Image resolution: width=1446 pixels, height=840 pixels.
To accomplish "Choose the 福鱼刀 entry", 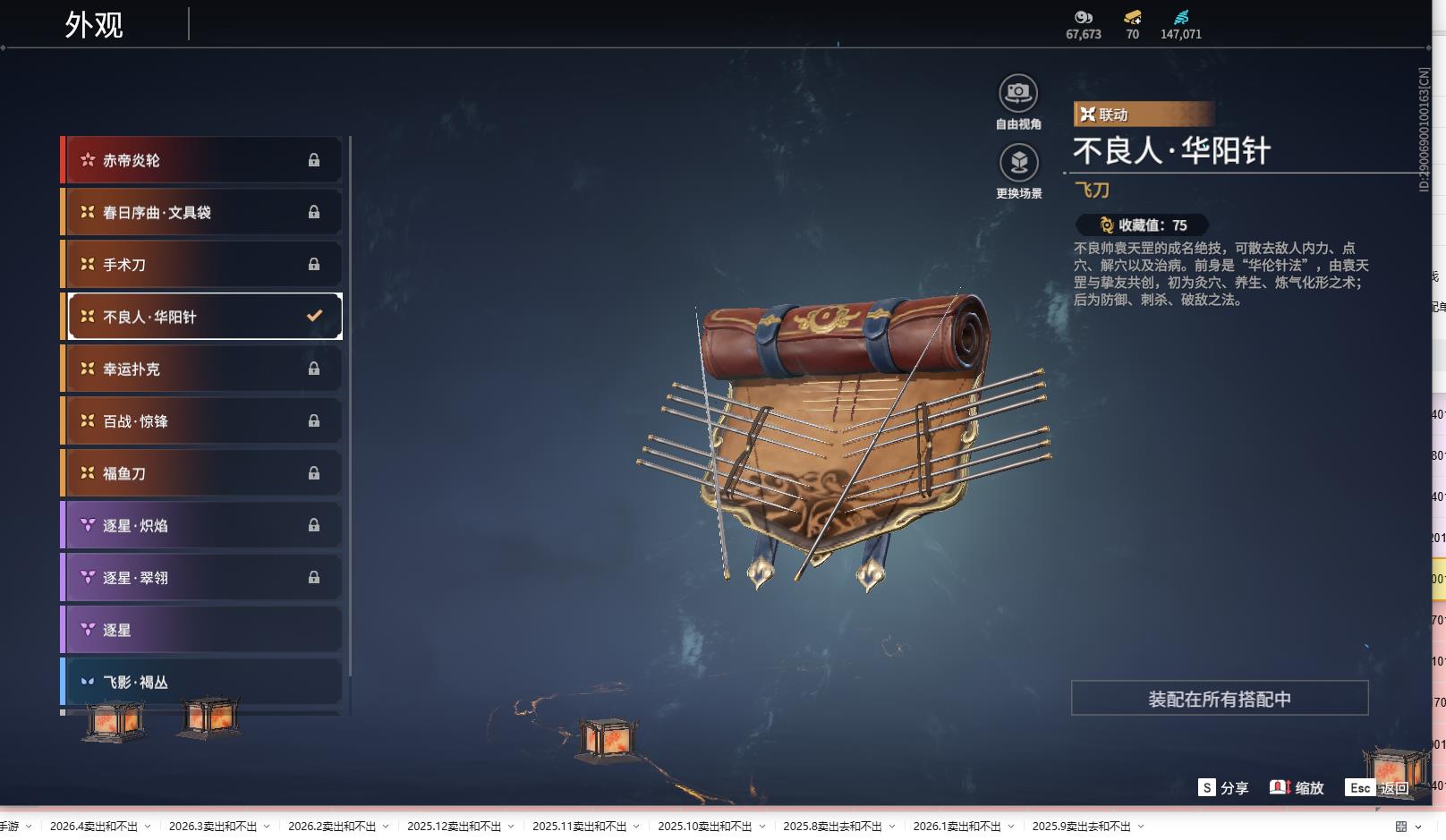I will tap(202, 473).
